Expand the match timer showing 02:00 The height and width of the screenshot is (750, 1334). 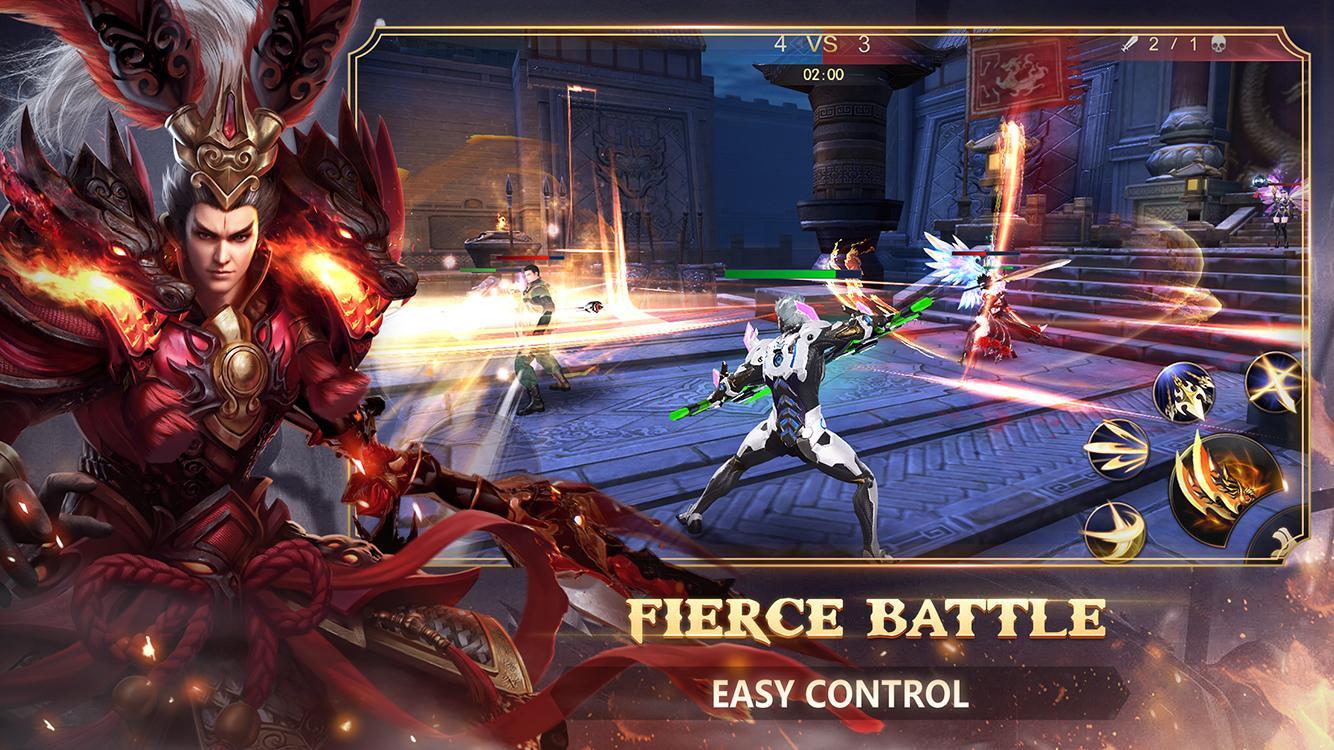823,71
